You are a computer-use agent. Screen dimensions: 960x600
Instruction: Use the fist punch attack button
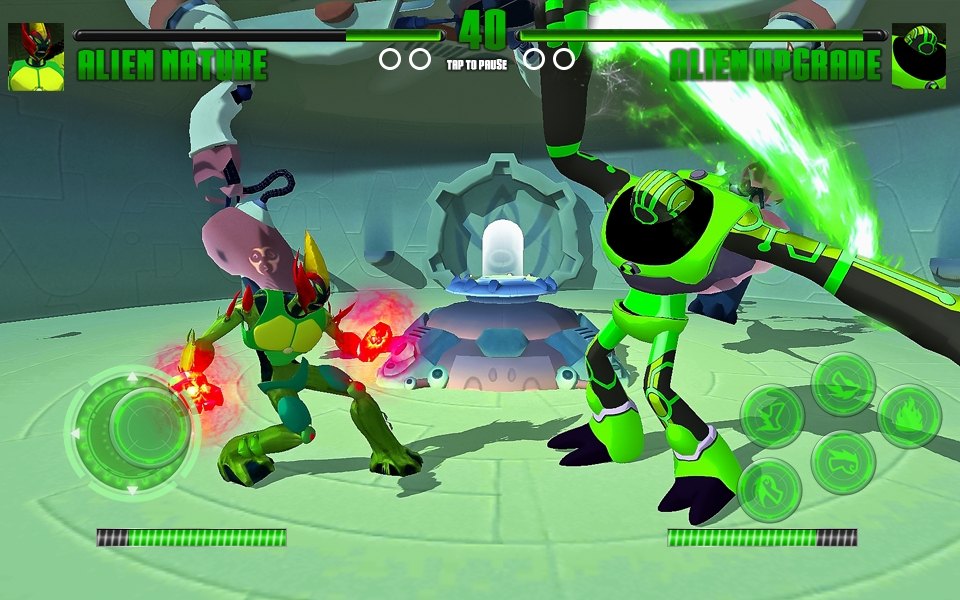843,462
